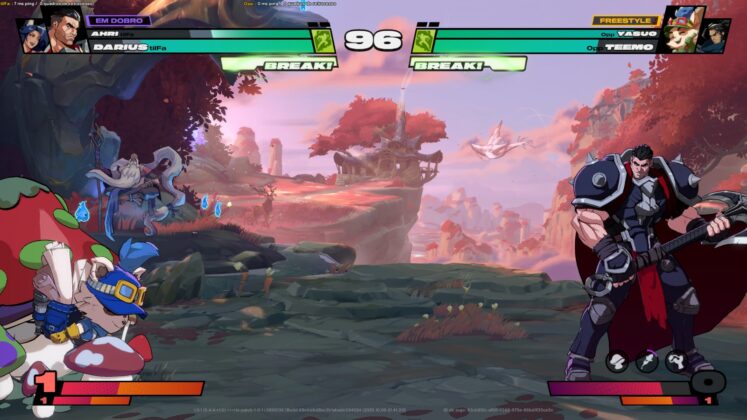747x420 pixels.
Task: Select the Teemo portrait
Action: pos(682,28)
